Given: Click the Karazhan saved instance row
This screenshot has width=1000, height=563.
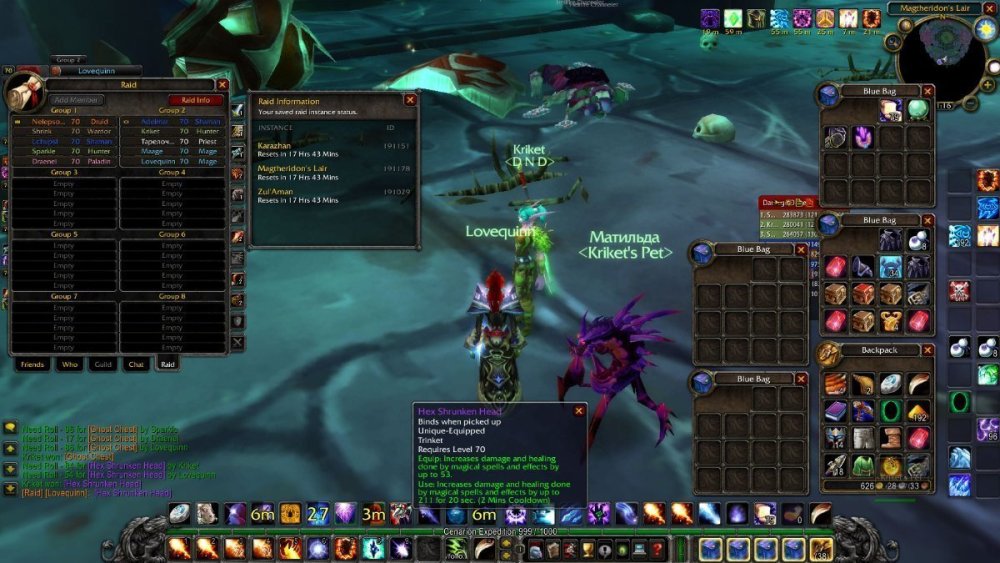Looking at the screenshot, I should (x=332, y=149).
